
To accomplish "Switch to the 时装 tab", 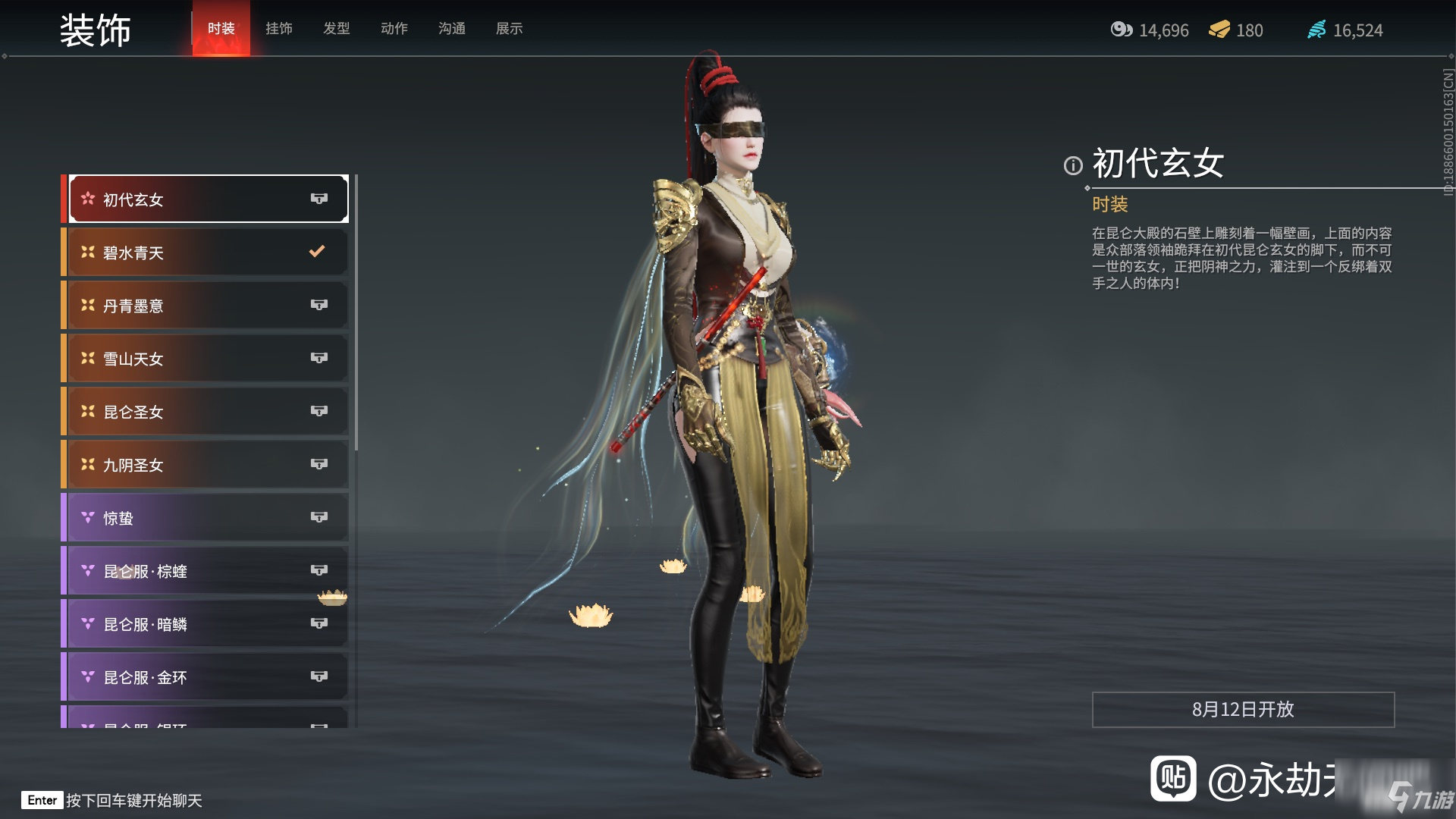I will pos(221,29).
